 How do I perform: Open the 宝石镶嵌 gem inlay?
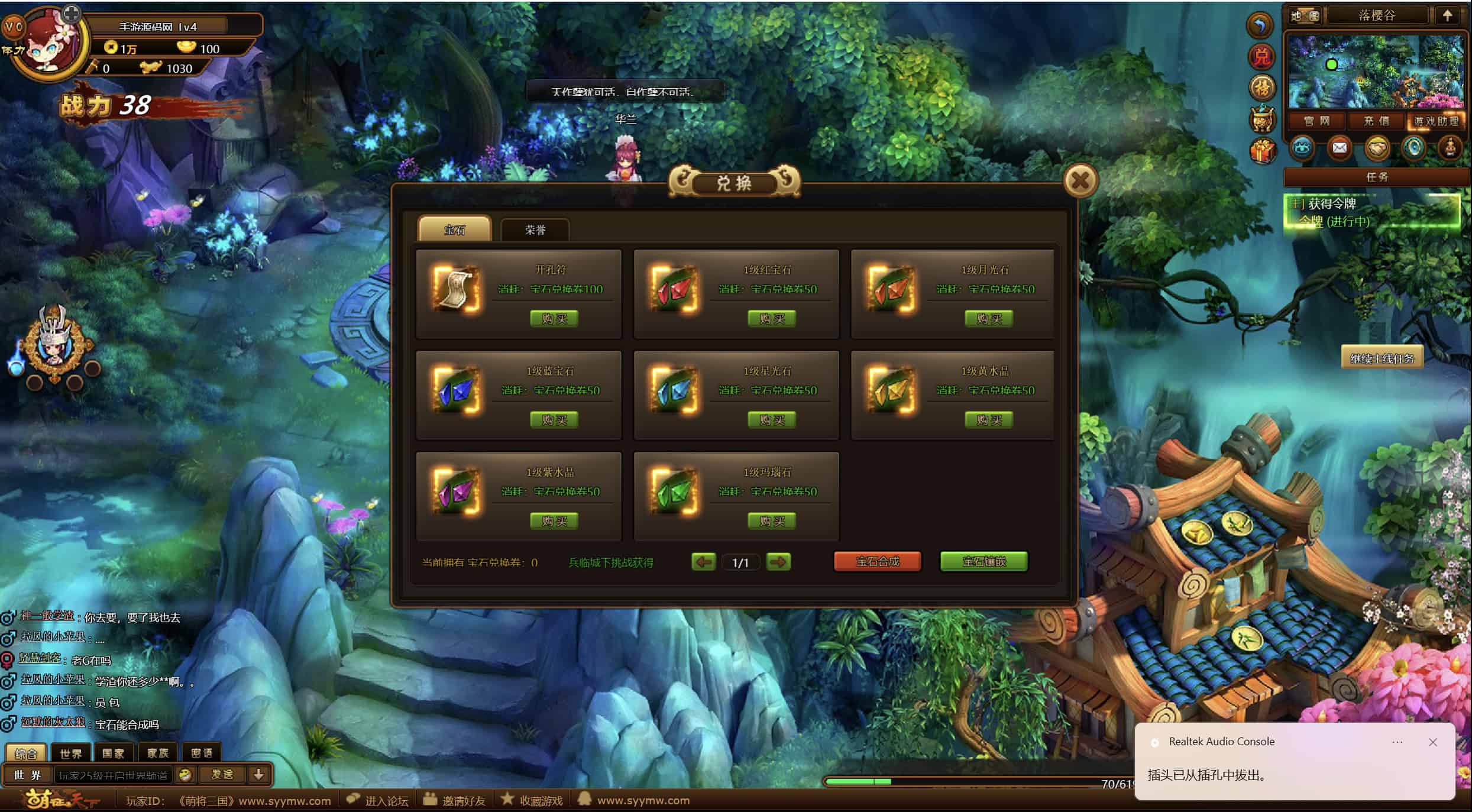[984, 561]
